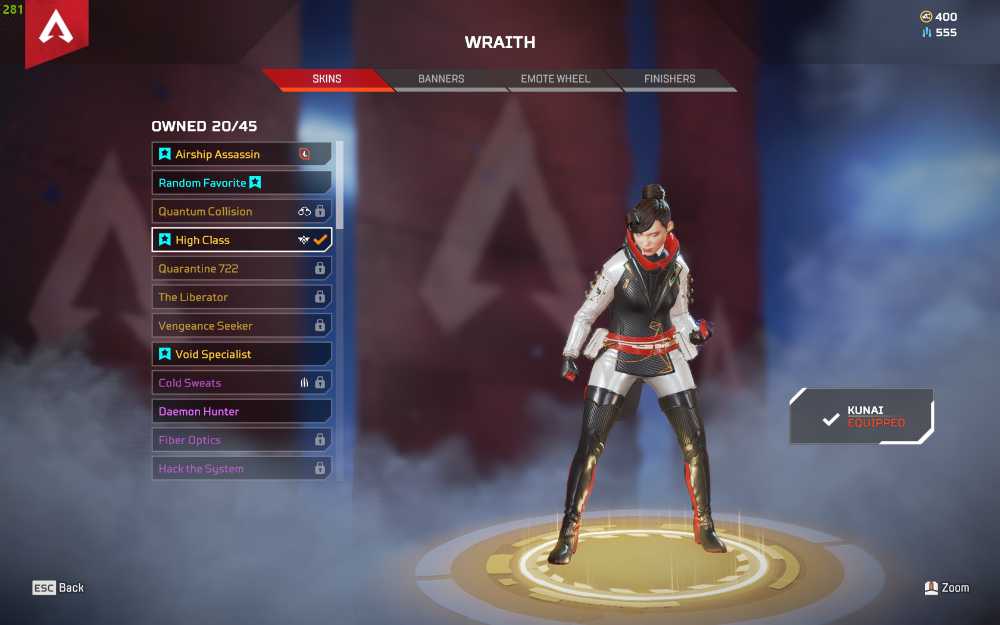Preview The Liberator skin
1000x625 pixels.
[241, 297]
